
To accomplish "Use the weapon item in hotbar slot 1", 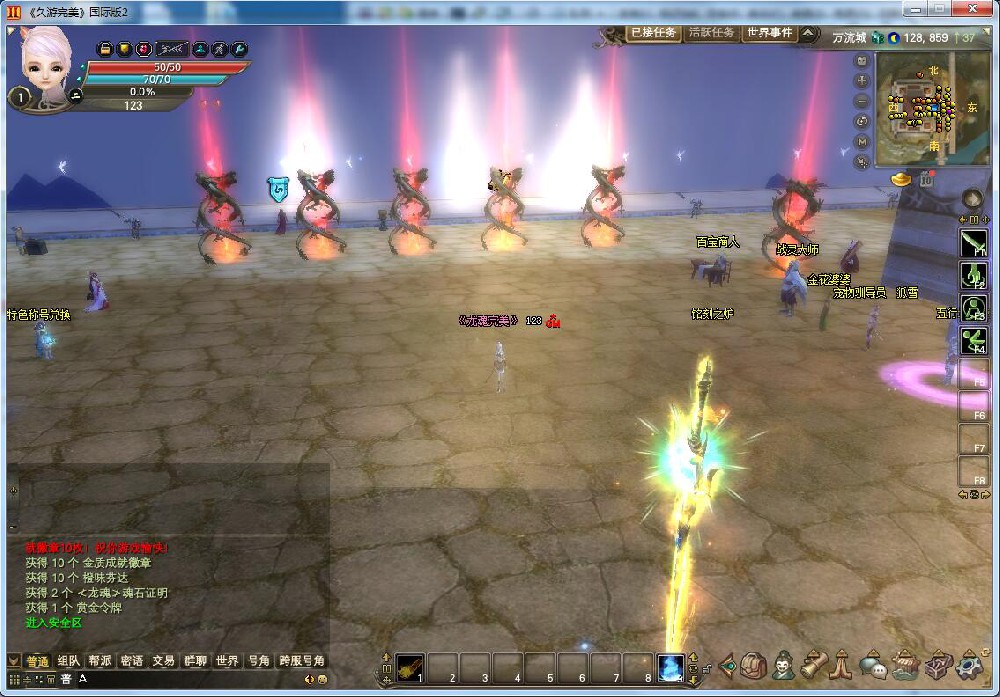I will point(410,667).
